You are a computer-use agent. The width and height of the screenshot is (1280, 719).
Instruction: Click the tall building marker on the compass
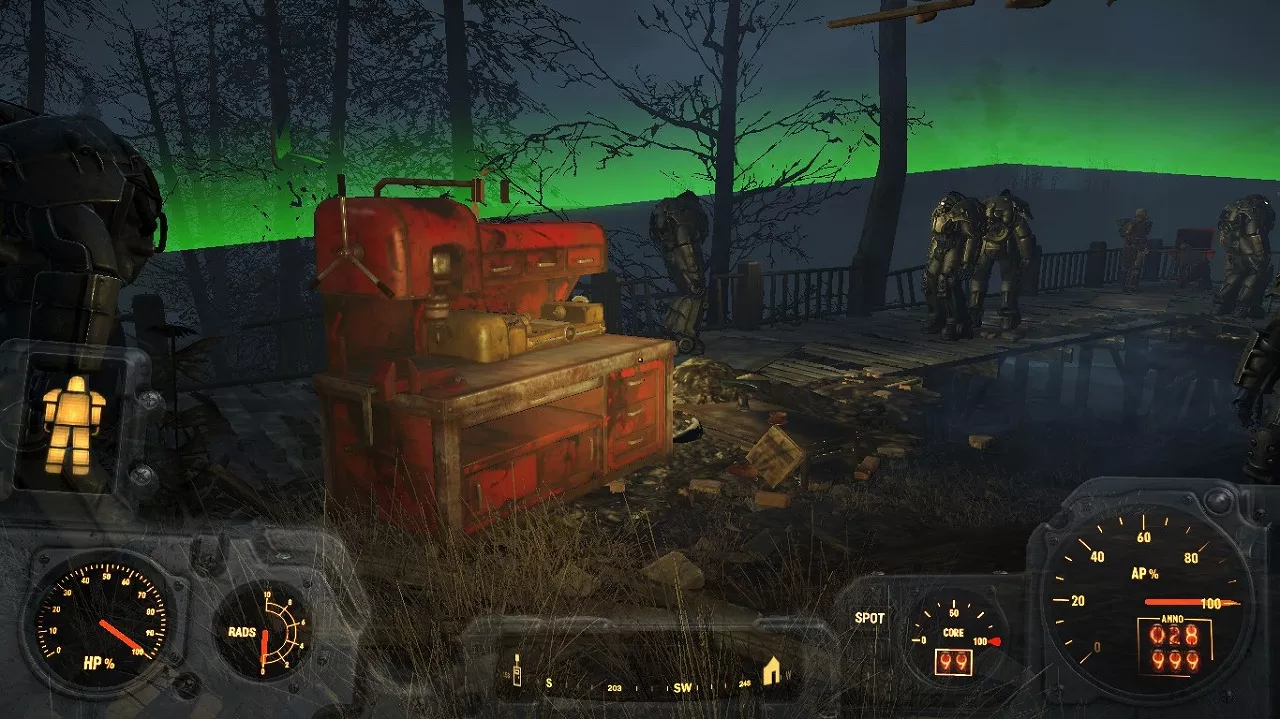click(x=517, y=671)
